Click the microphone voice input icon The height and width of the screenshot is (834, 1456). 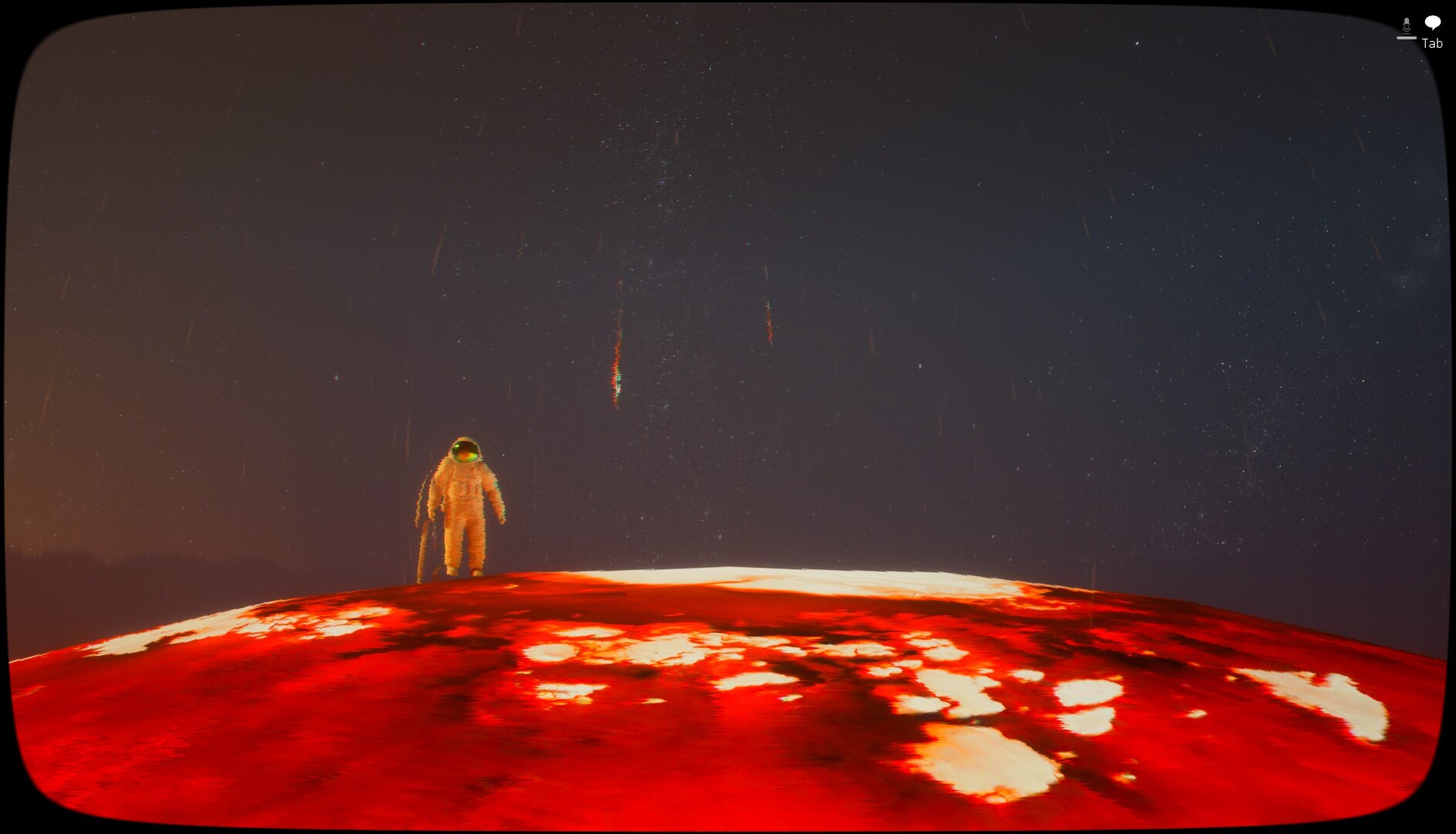pos(1407,24)
